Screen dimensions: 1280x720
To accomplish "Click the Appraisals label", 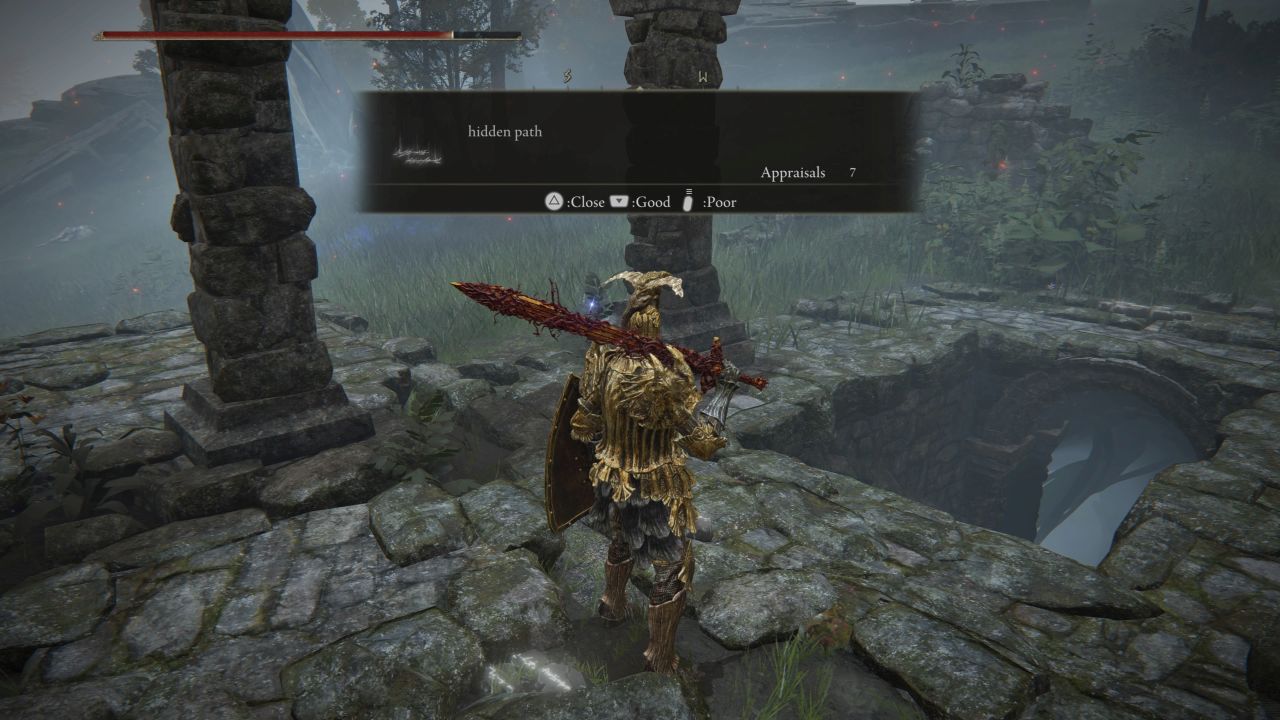I will pos(793,173).
